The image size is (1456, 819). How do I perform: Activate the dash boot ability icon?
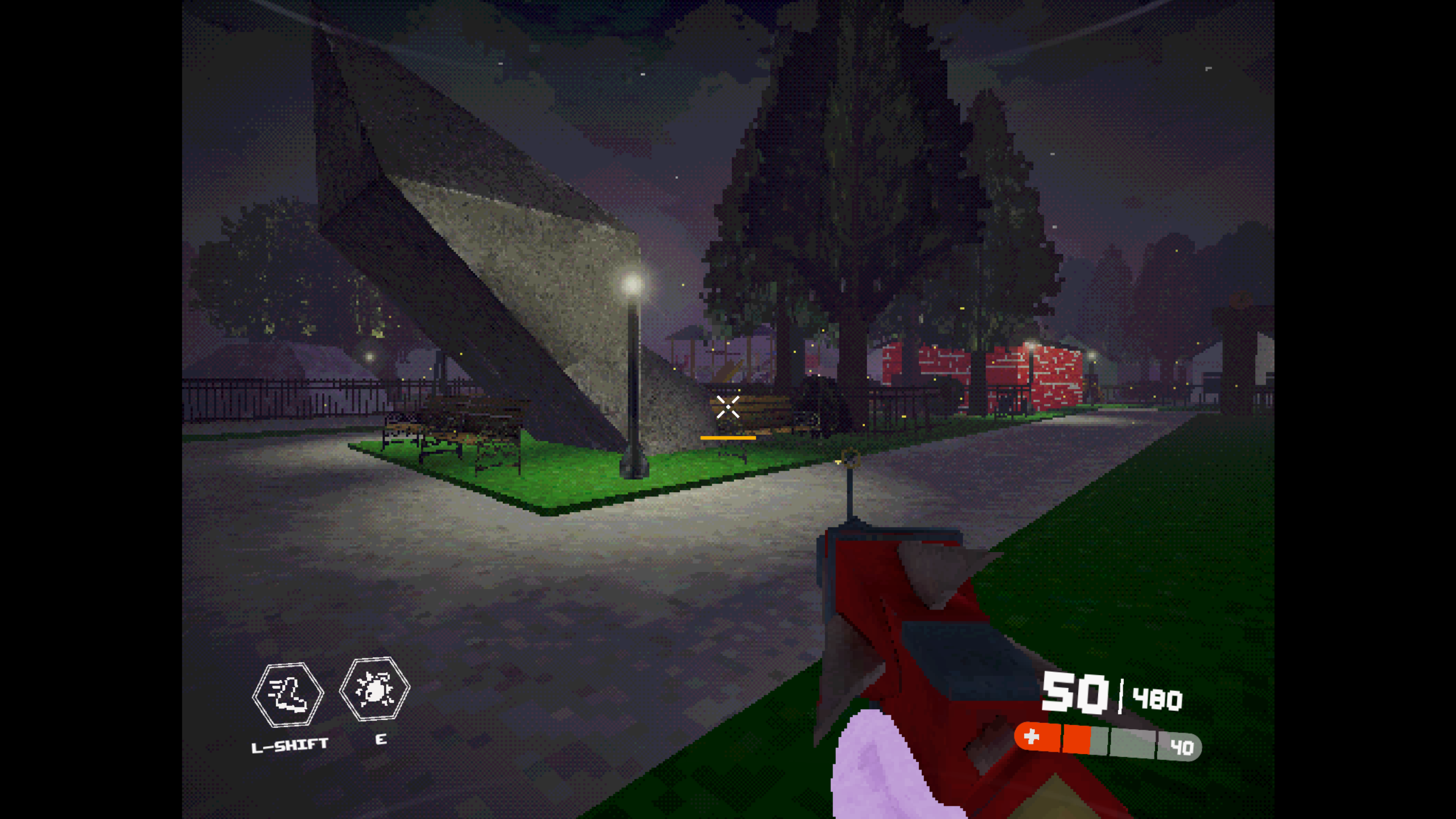(x=288, y=694)
